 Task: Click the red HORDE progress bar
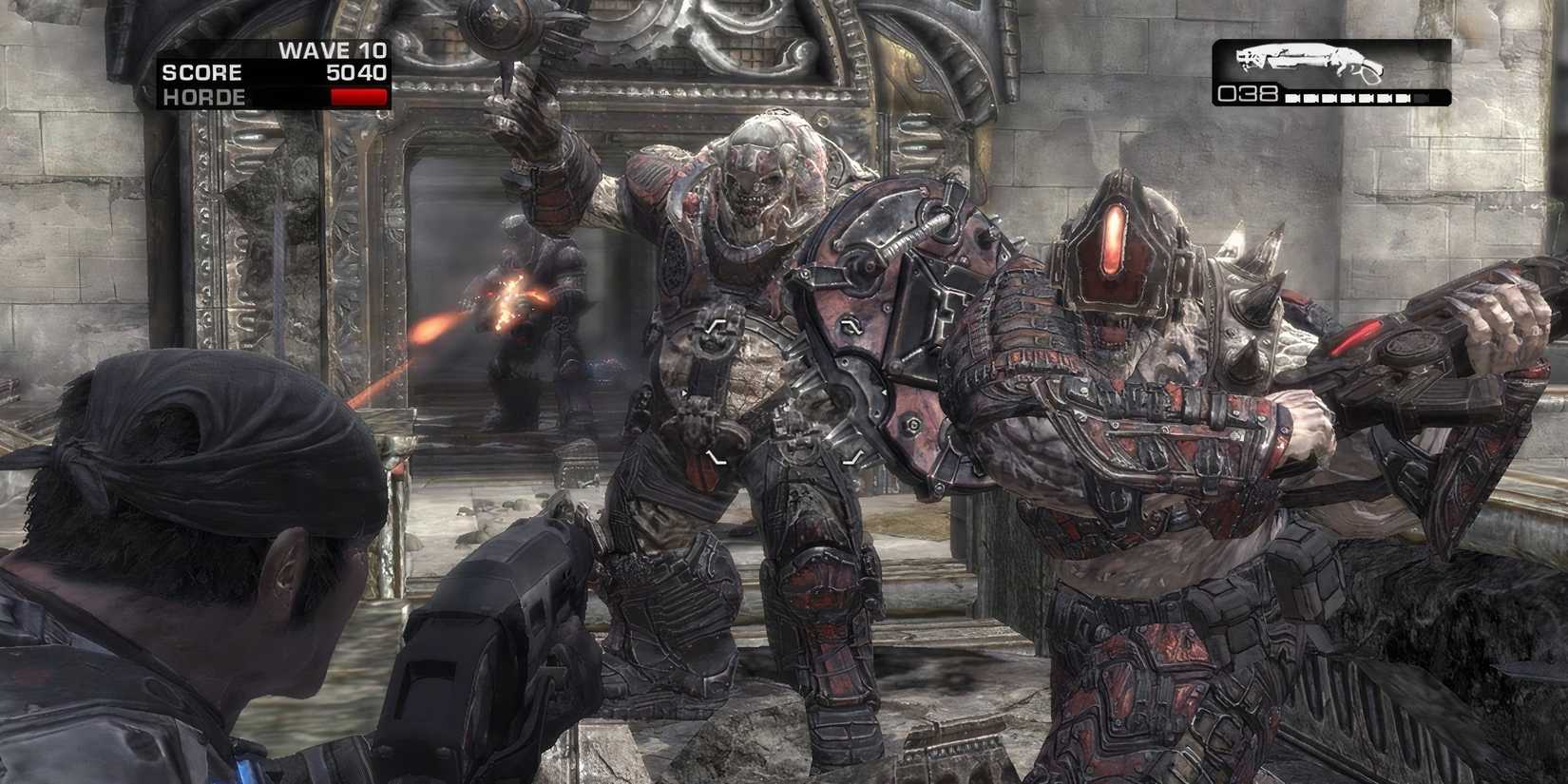[359, 97]
